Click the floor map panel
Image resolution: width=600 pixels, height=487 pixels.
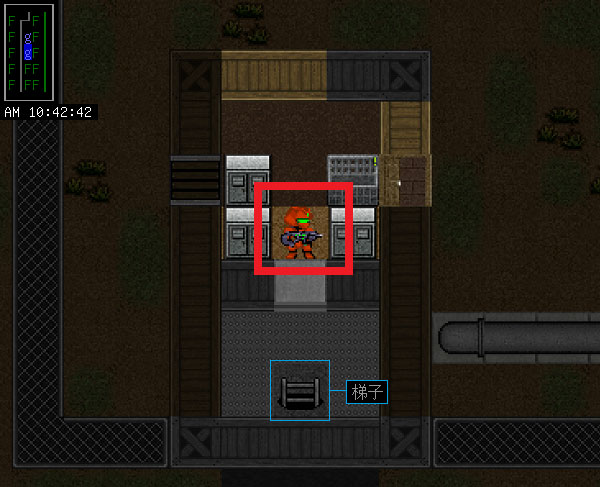click(24, 50)
